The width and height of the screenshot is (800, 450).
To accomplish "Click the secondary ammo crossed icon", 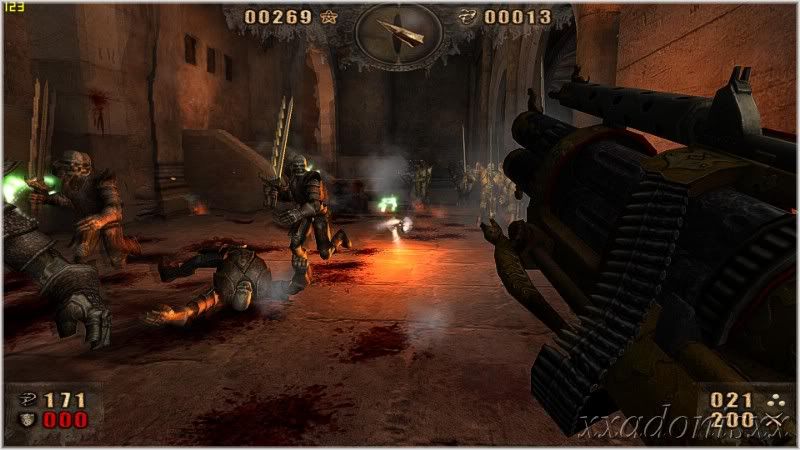I will [x=771, y=420].
